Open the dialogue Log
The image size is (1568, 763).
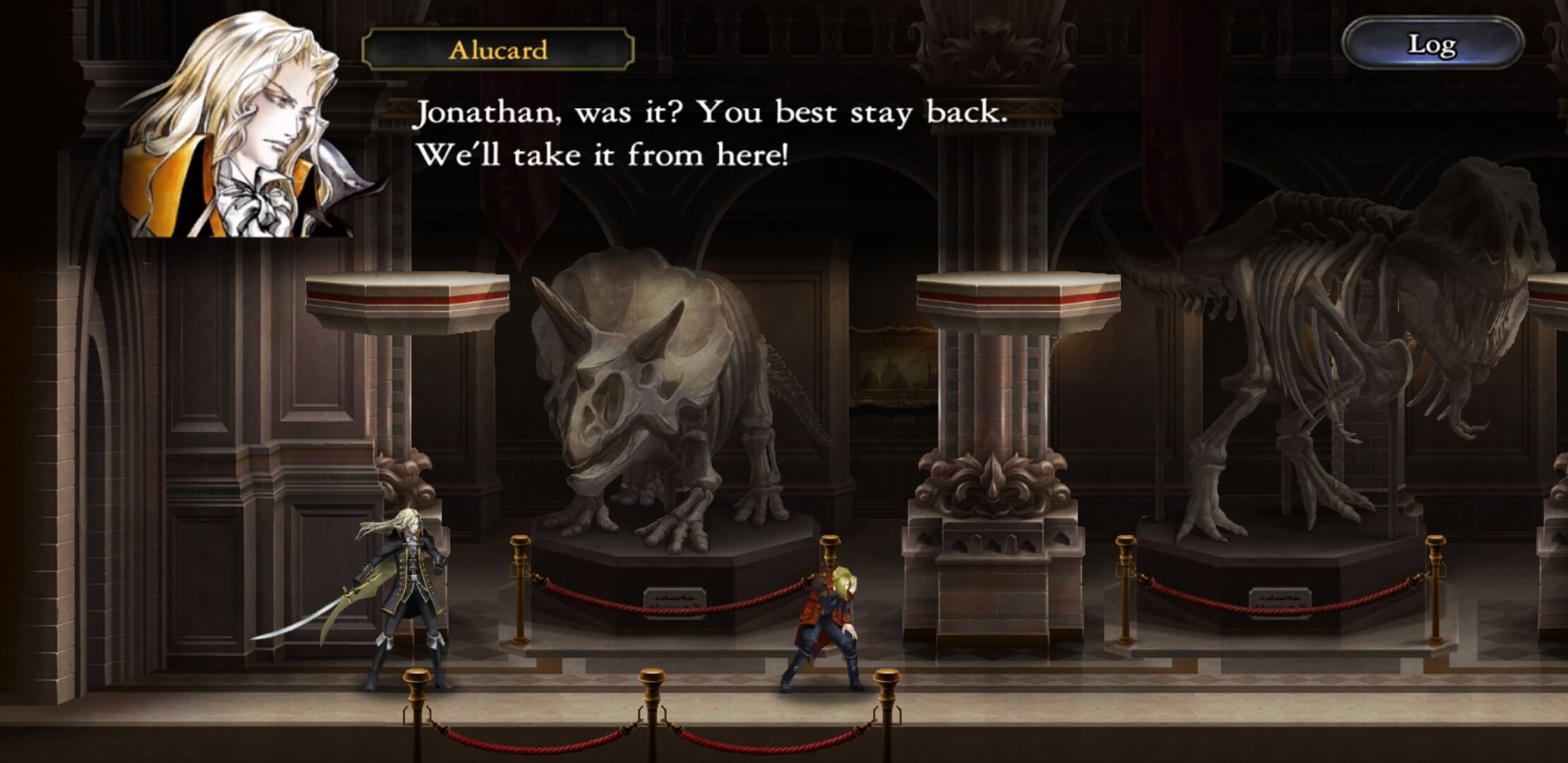pos(1432,45)
